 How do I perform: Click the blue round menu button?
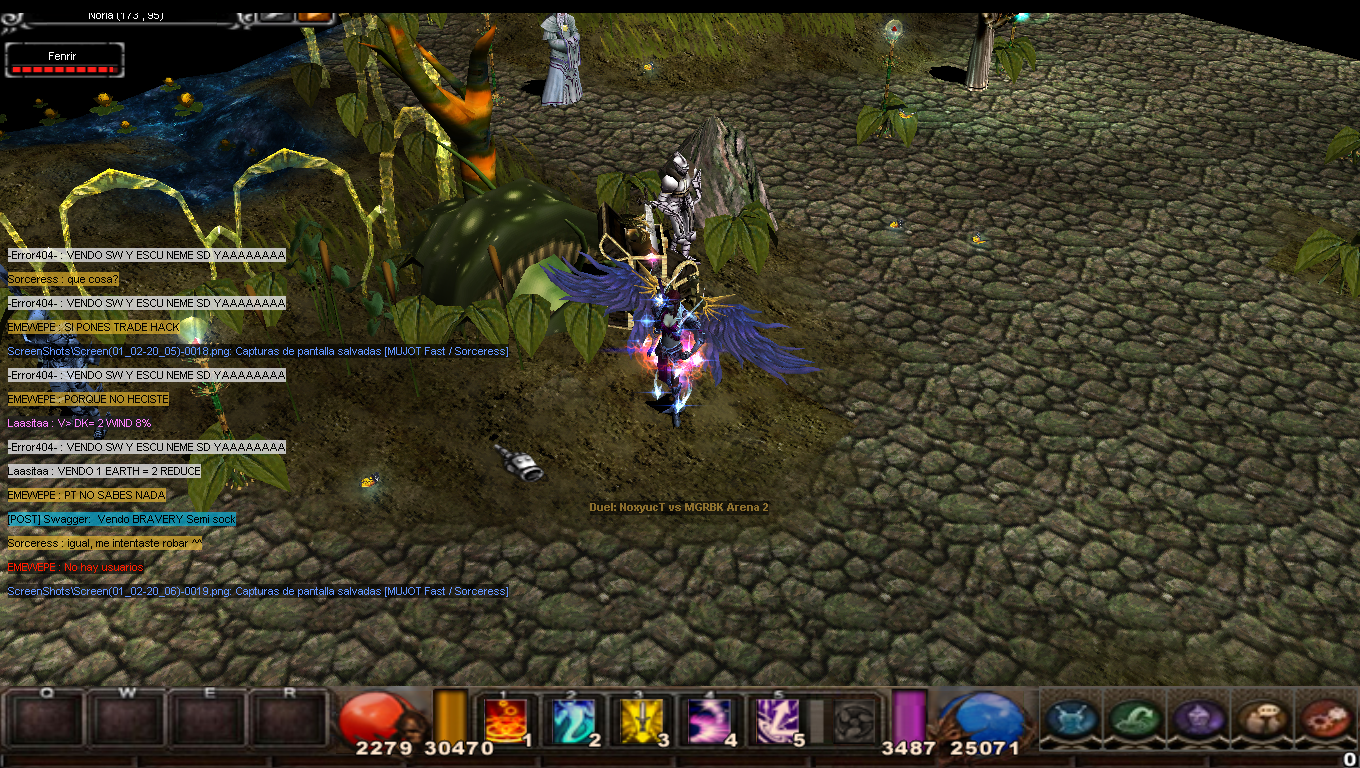(x=1070, y=719)
